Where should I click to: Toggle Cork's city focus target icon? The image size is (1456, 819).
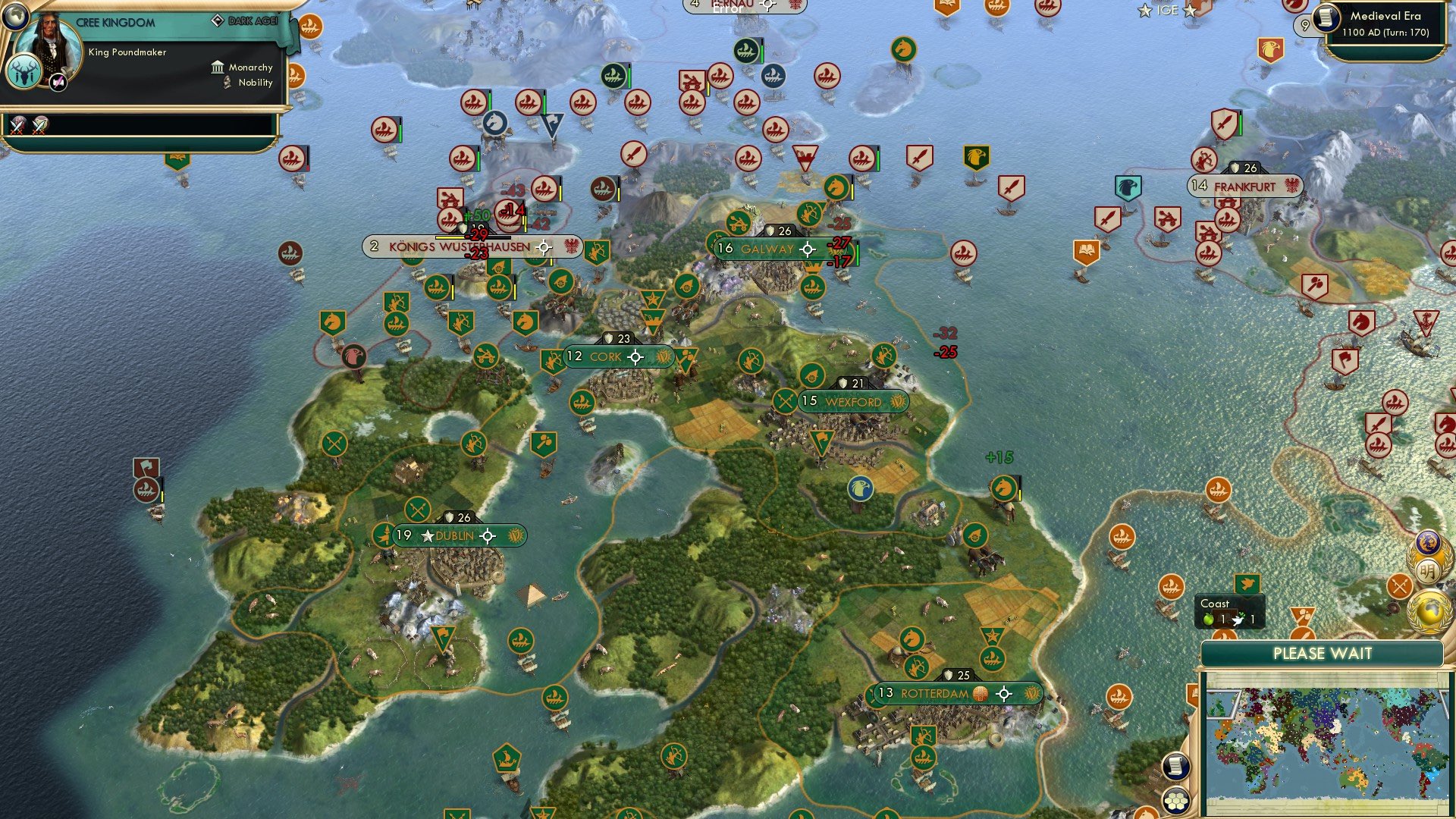tap(635, 356)
